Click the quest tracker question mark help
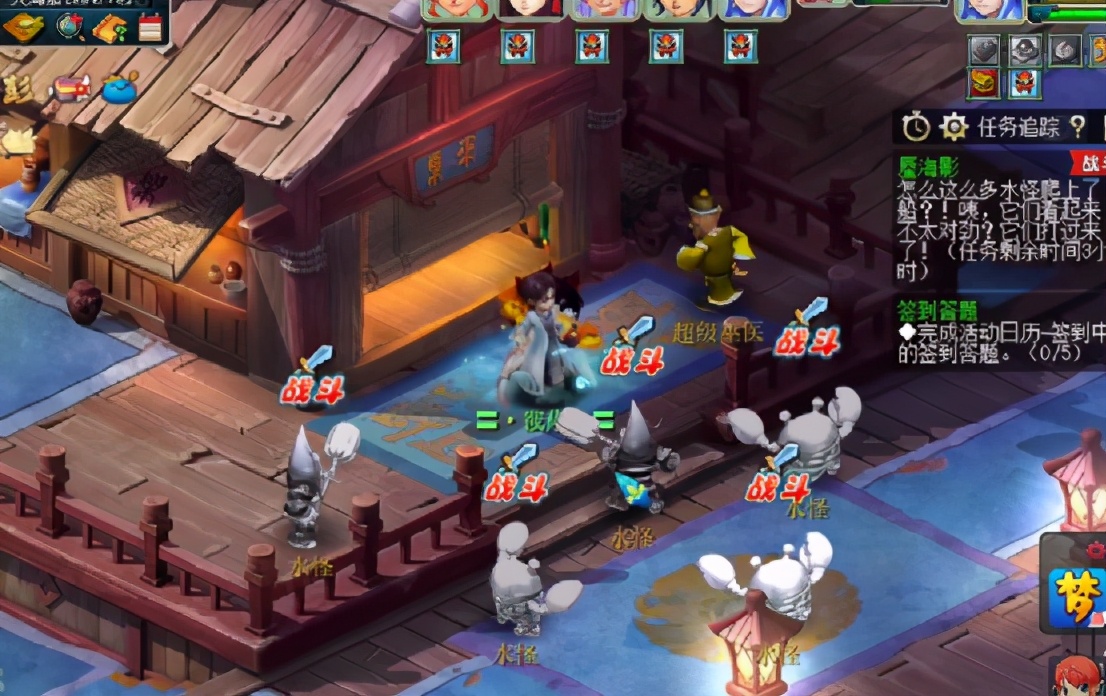This screenshot has height=696, width=1106. pos(1077,126)
